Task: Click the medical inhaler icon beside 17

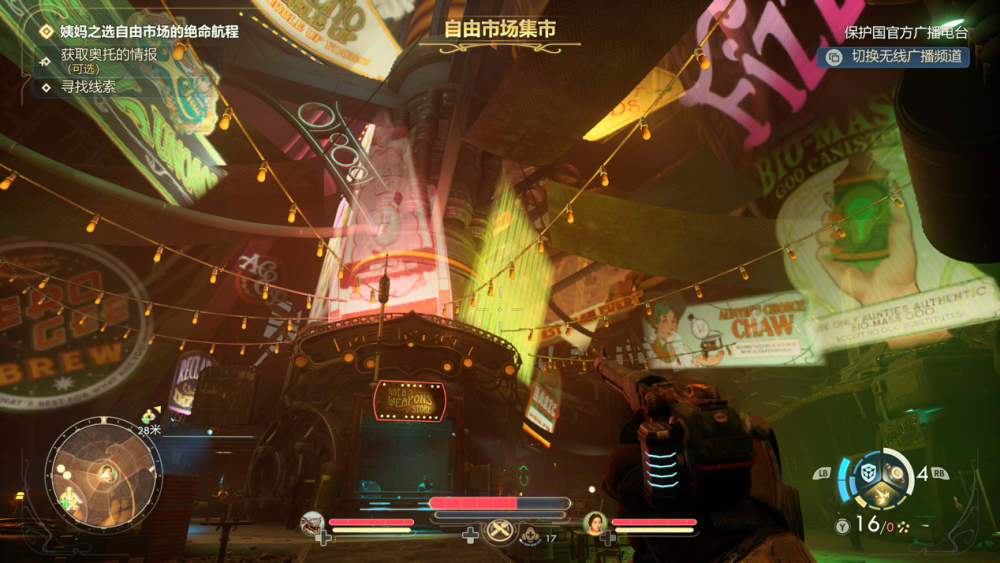Action: [x=528, y=537]
